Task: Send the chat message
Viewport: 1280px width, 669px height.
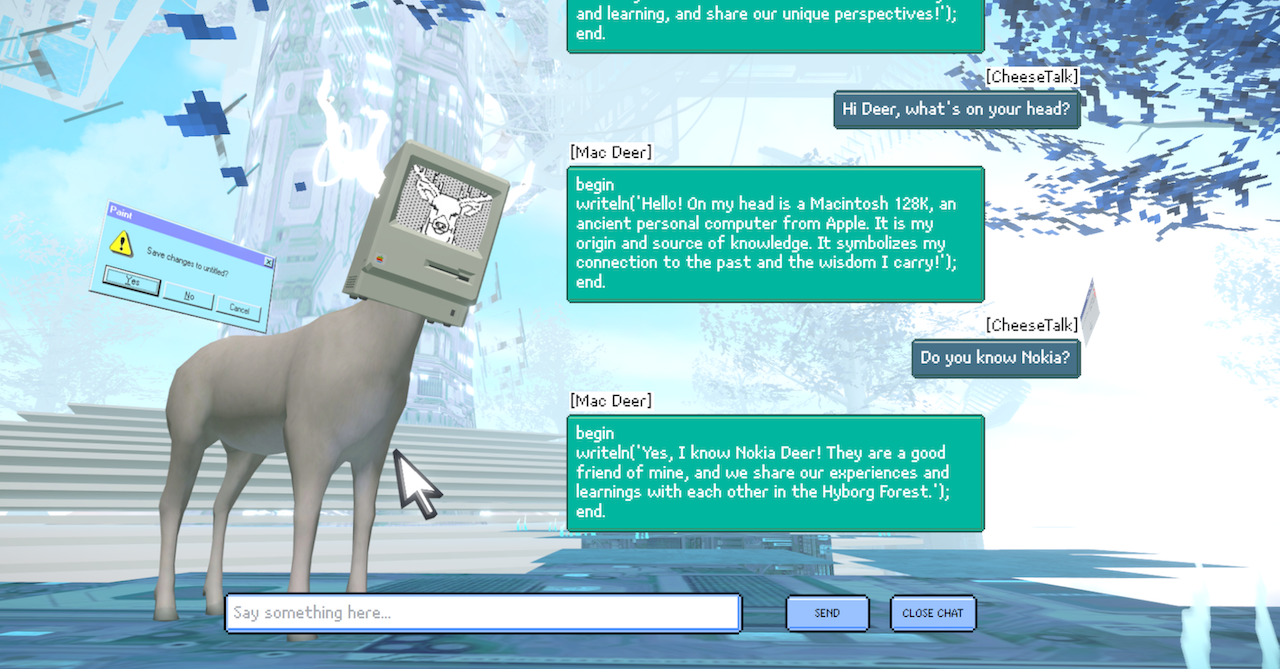Action: tap(827, 613)
